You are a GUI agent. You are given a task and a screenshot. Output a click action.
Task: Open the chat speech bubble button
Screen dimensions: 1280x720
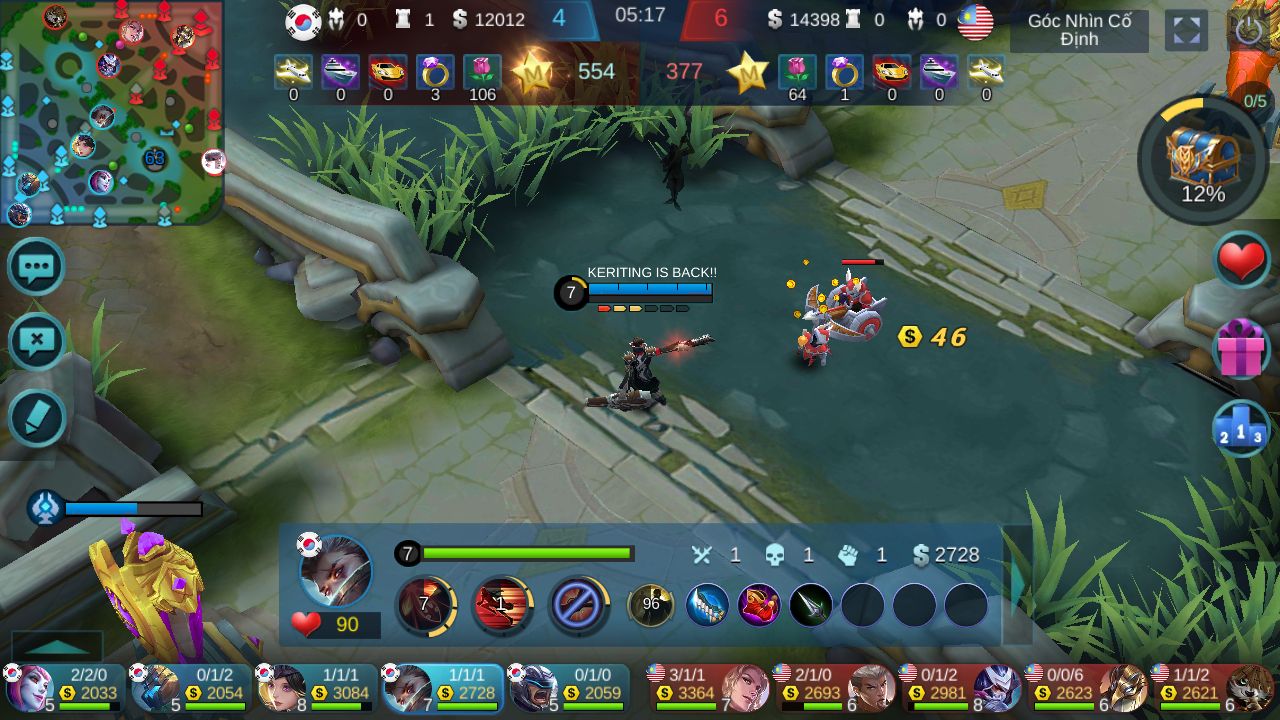point(37,267)
